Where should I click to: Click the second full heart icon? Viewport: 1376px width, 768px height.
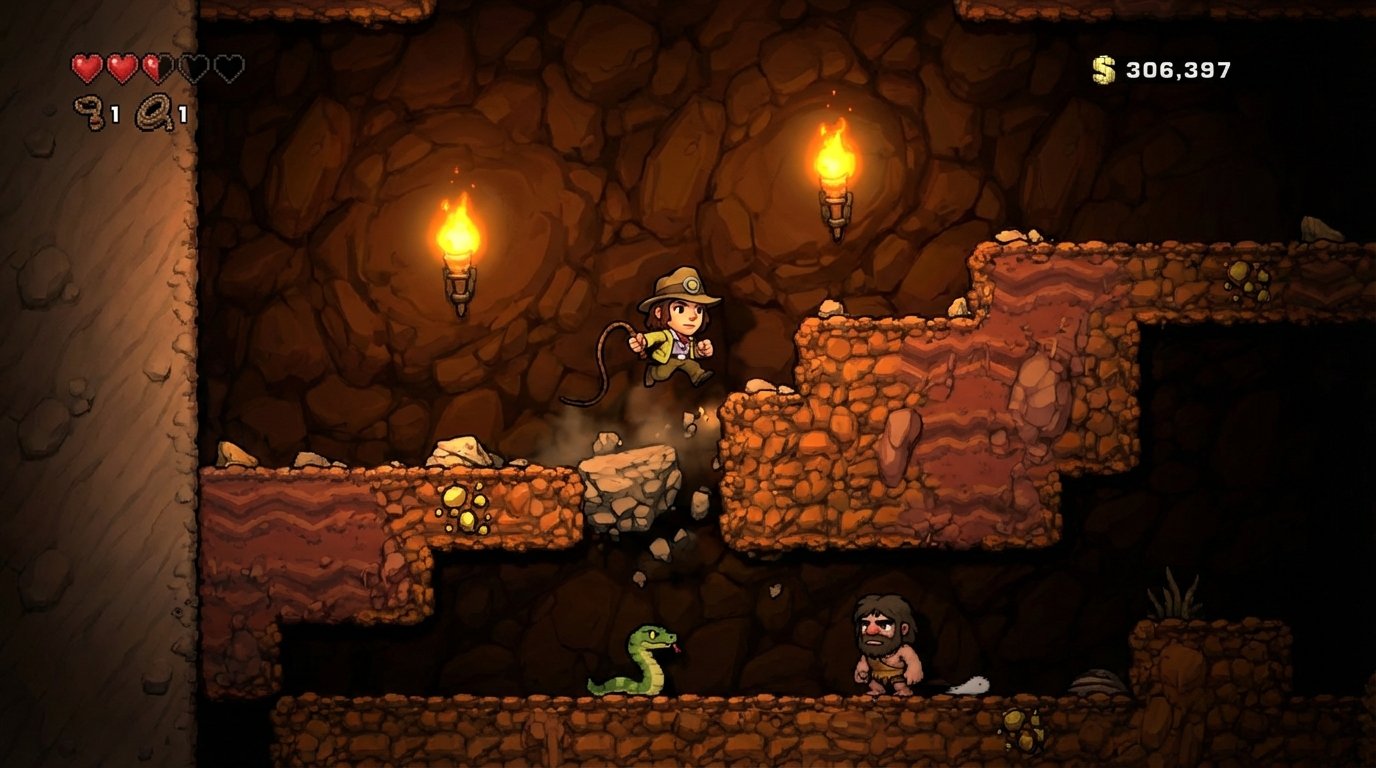pos(121,67)
